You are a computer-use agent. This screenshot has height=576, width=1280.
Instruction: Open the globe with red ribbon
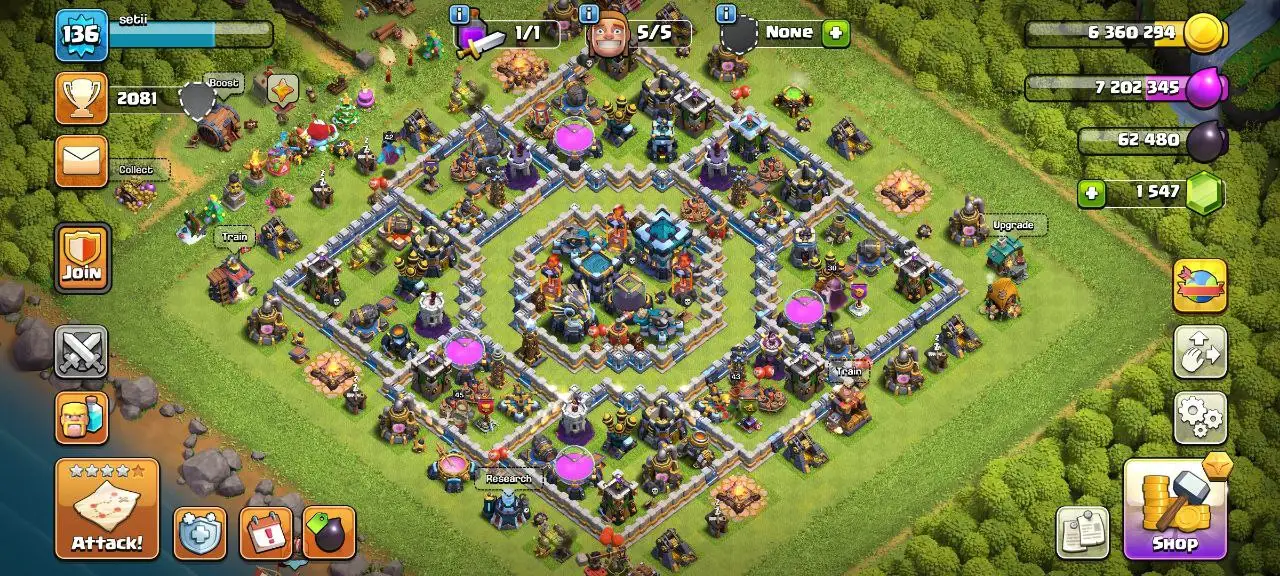point(1199,285)
